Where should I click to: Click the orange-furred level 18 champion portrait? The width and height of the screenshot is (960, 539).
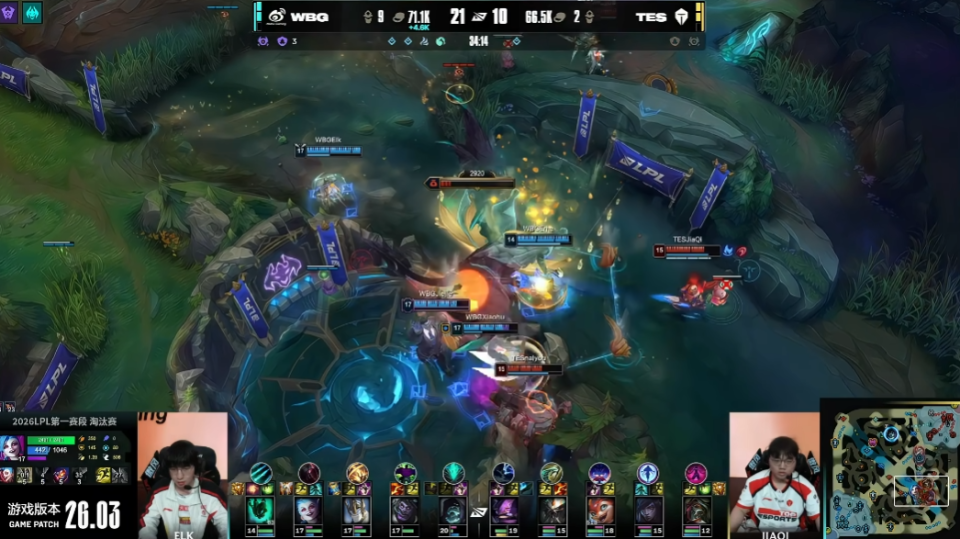[600, 509]
